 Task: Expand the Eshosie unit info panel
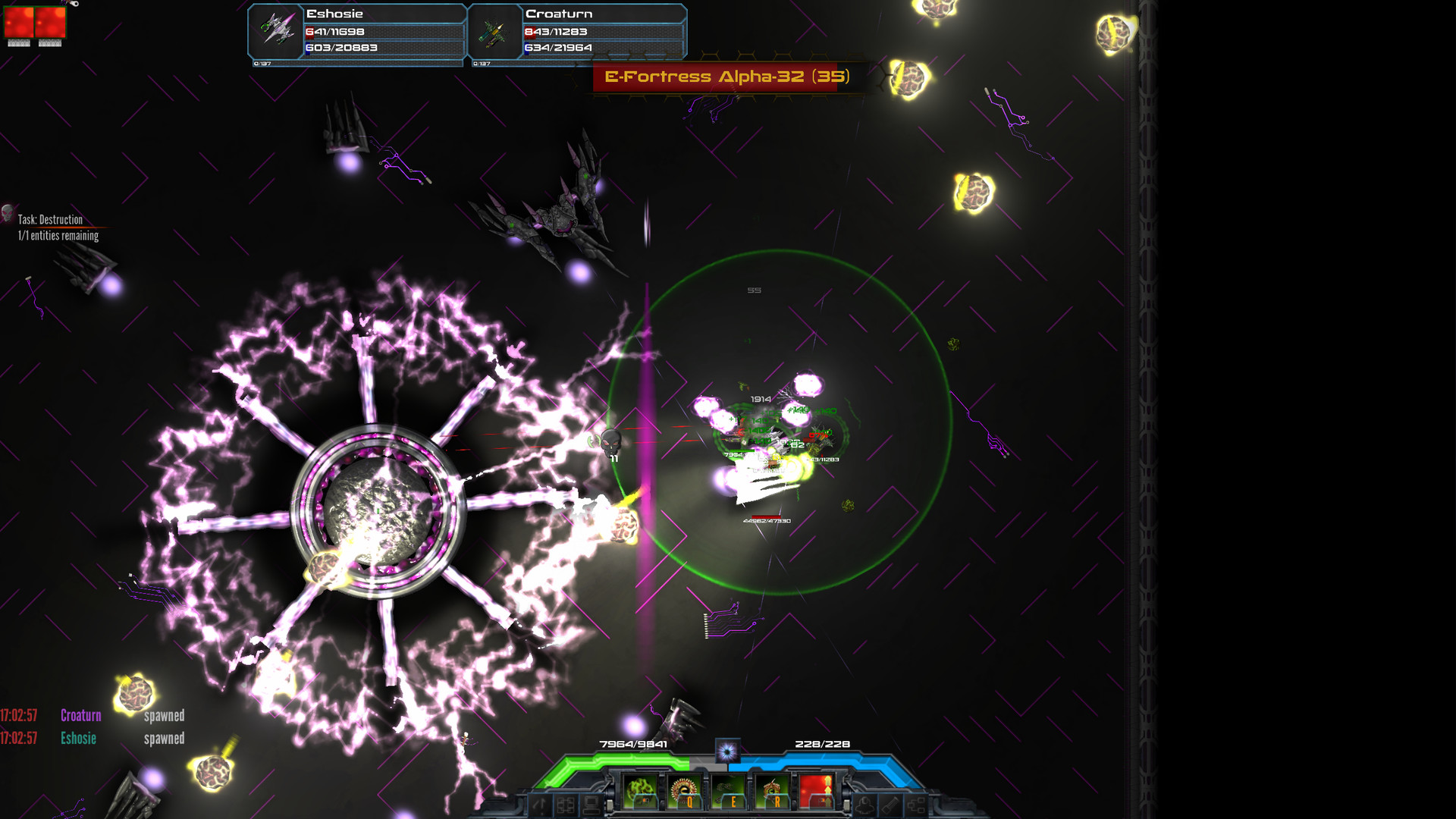pos(356,30)
